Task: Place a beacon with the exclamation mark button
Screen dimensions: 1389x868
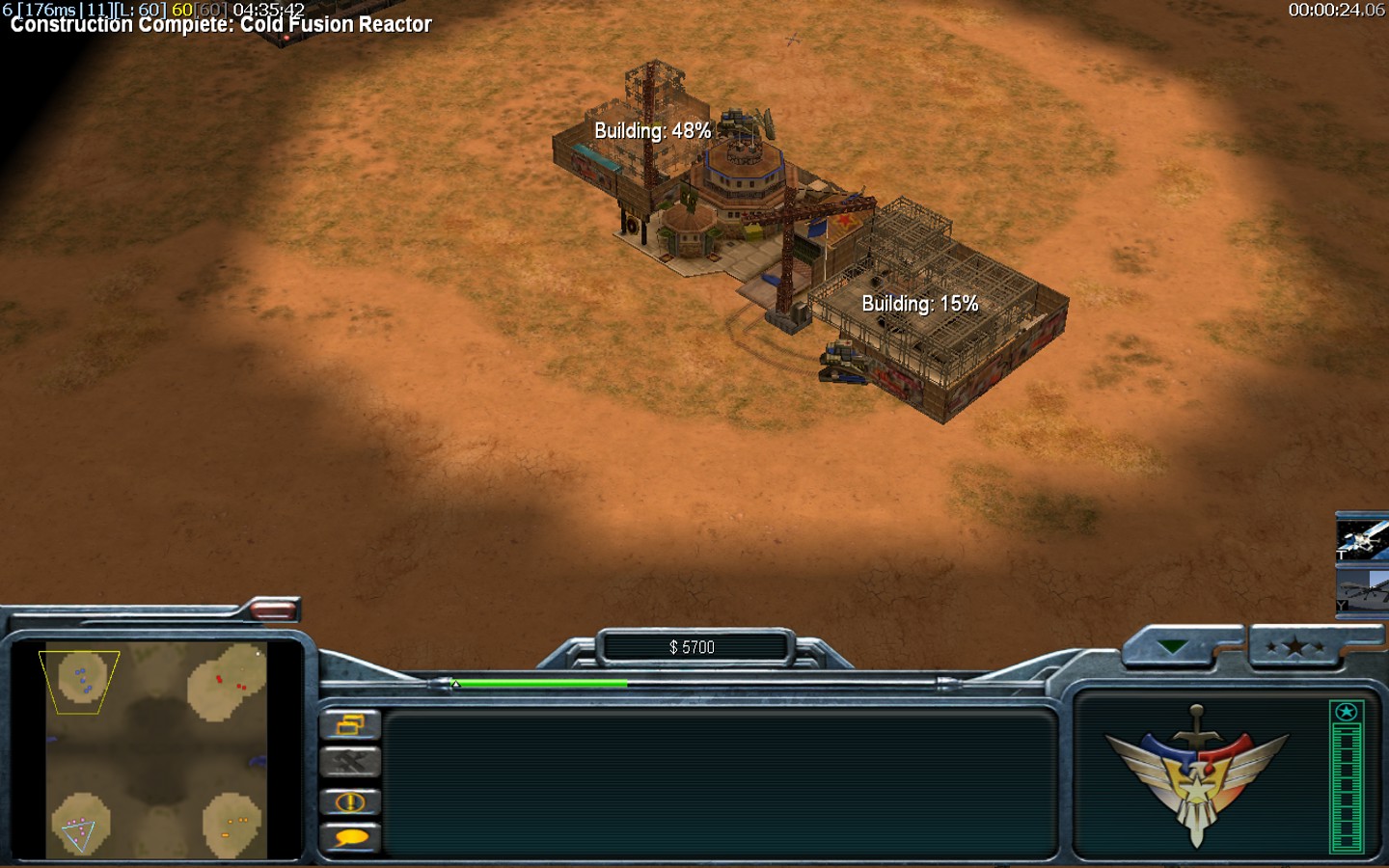Action: pos(350,801)
